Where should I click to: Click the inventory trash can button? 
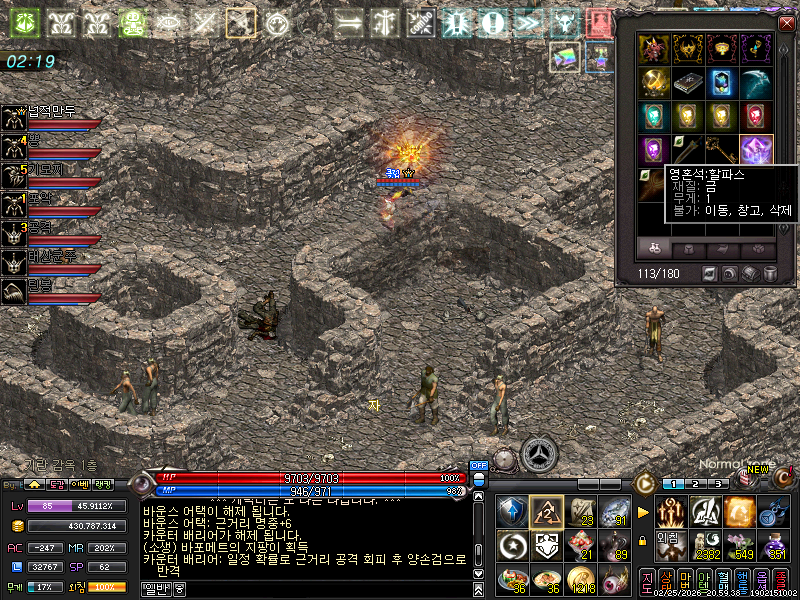[x=771, y=273]
